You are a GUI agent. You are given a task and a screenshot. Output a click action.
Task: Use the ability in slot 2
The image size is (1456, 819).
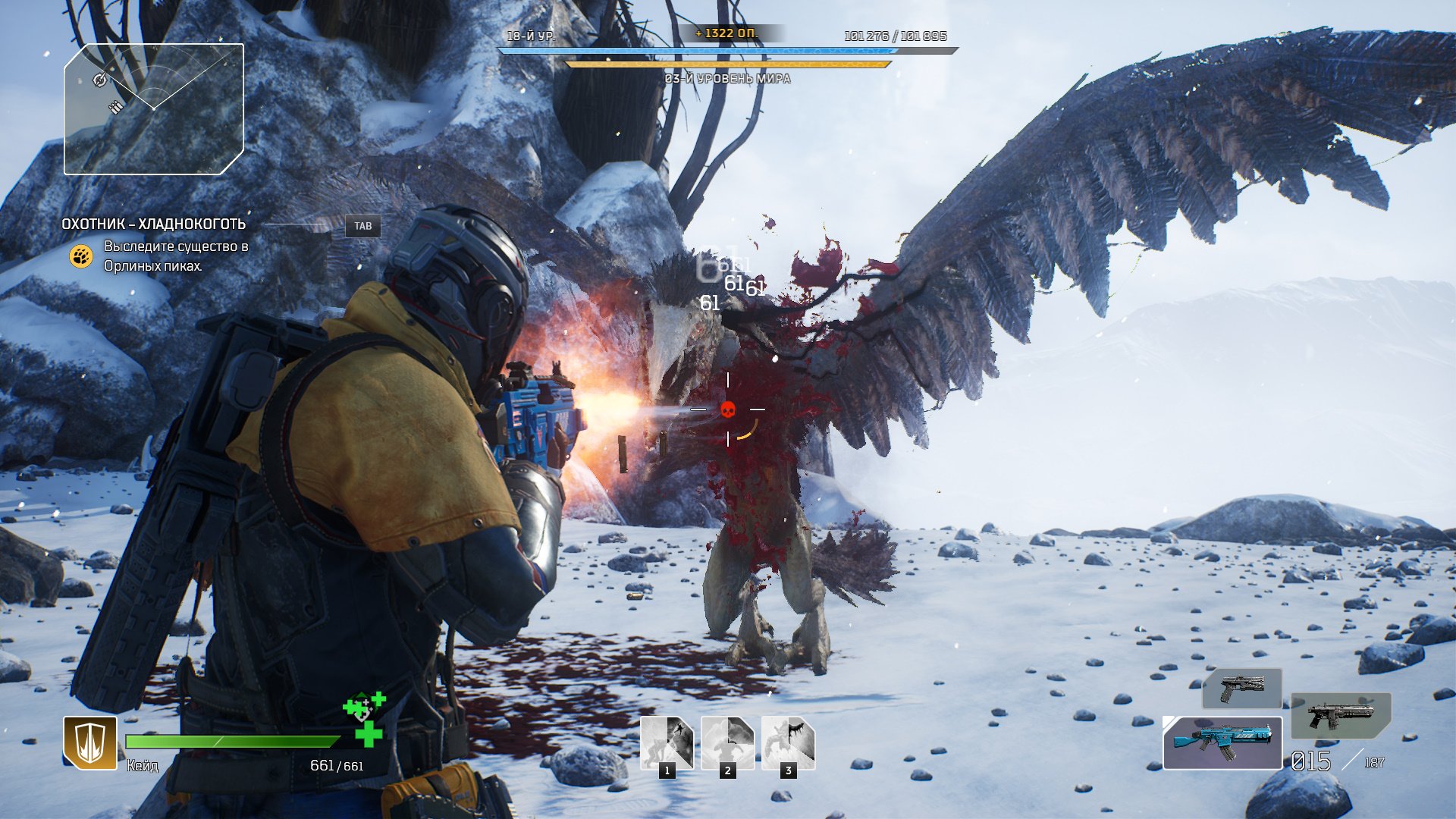pos(728,743)
